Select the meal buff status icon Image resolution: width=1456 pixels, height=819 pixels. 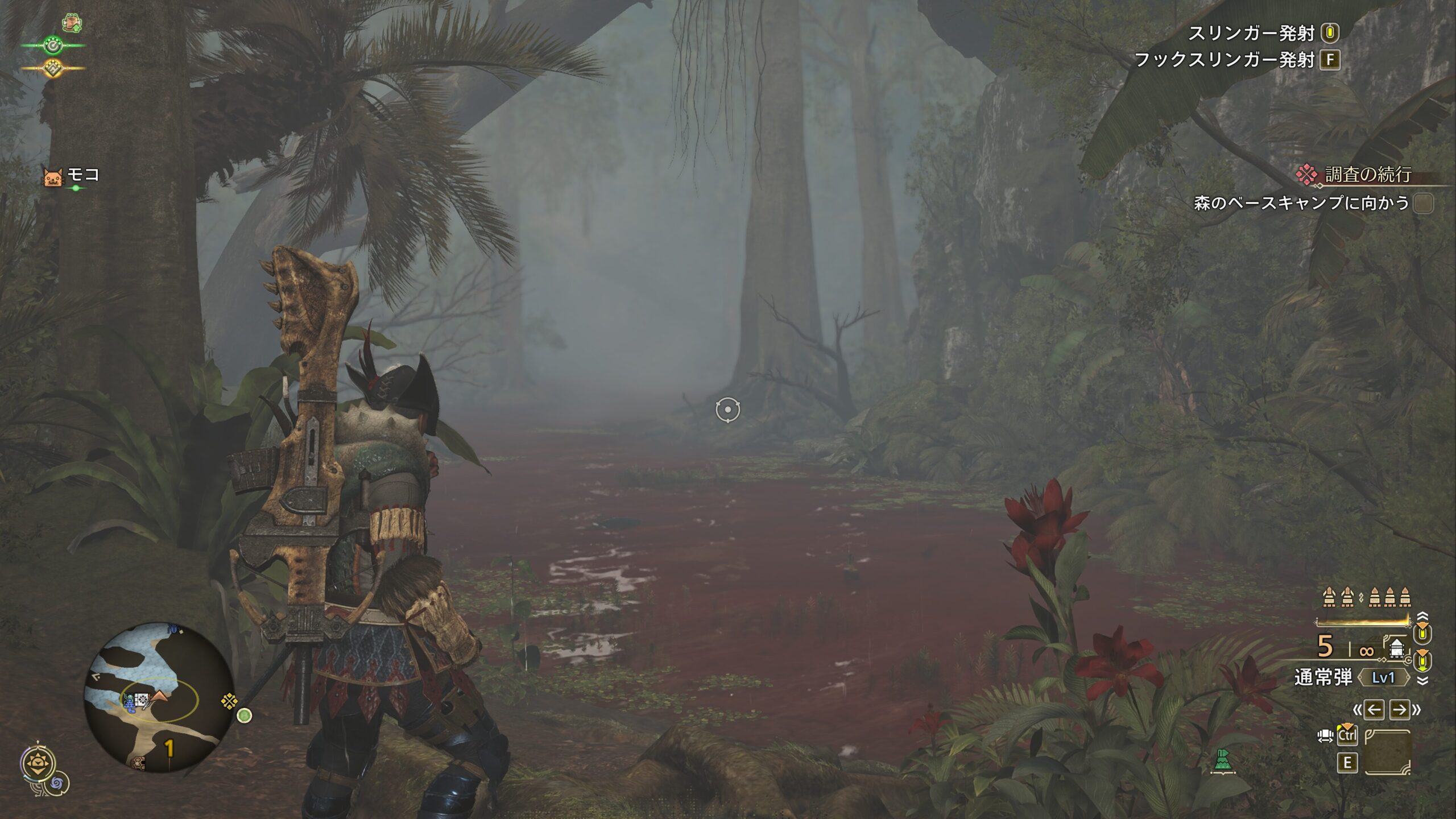pyautogui.click(x=72, y=23)
